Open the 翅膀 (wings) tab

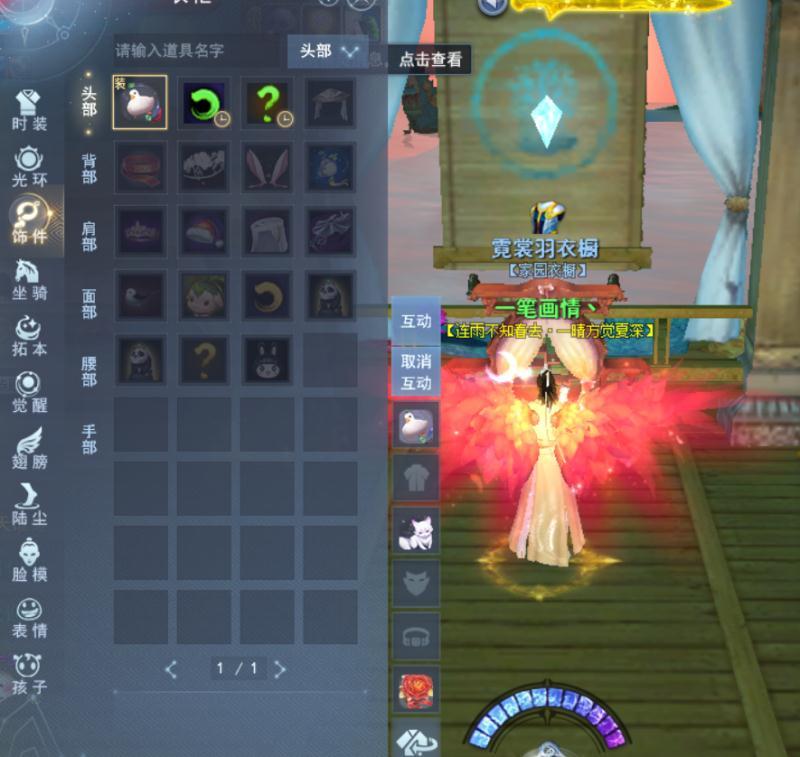point(30,447)
